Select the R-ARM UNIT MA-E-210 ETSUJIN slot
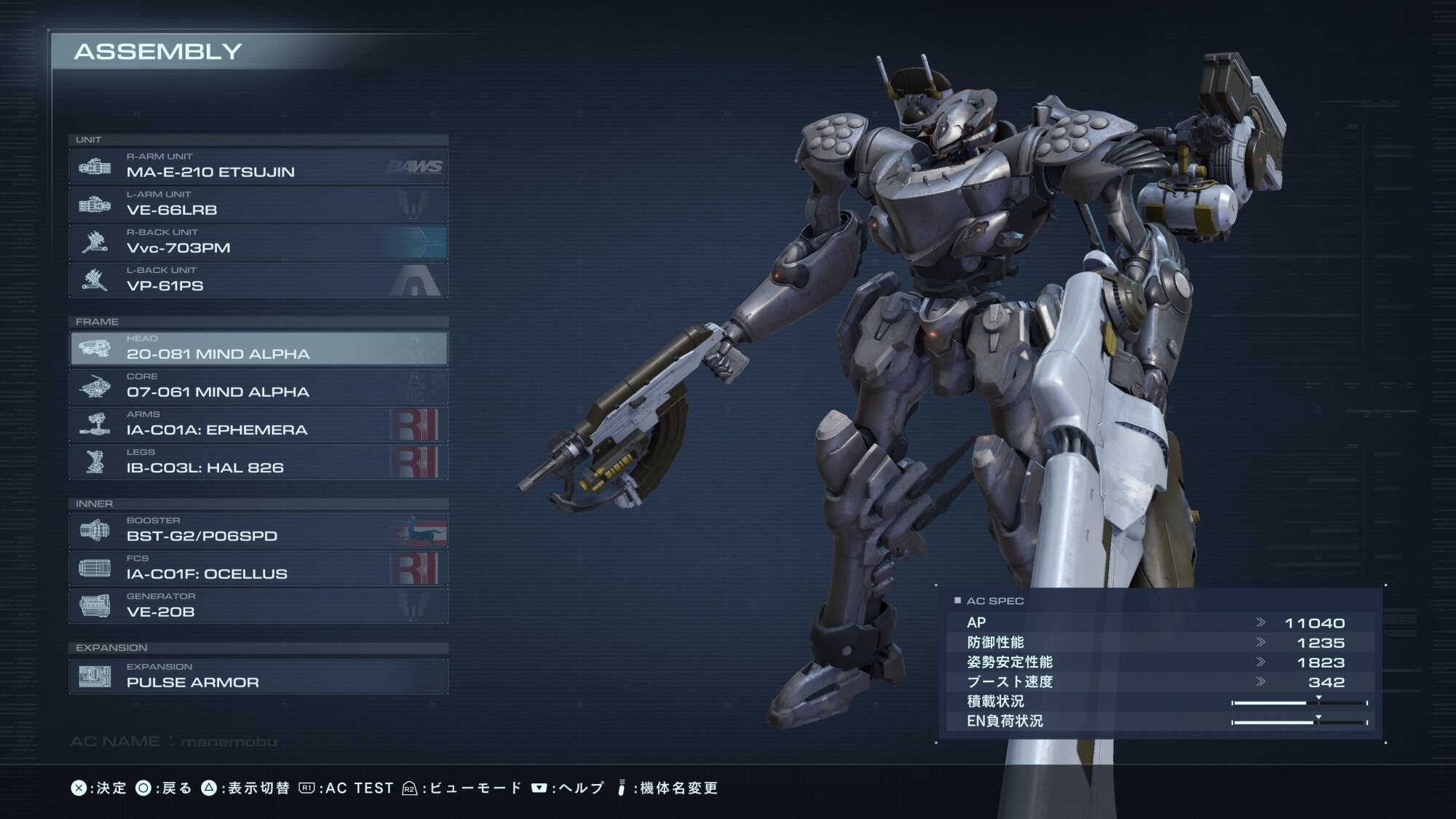 258,167
